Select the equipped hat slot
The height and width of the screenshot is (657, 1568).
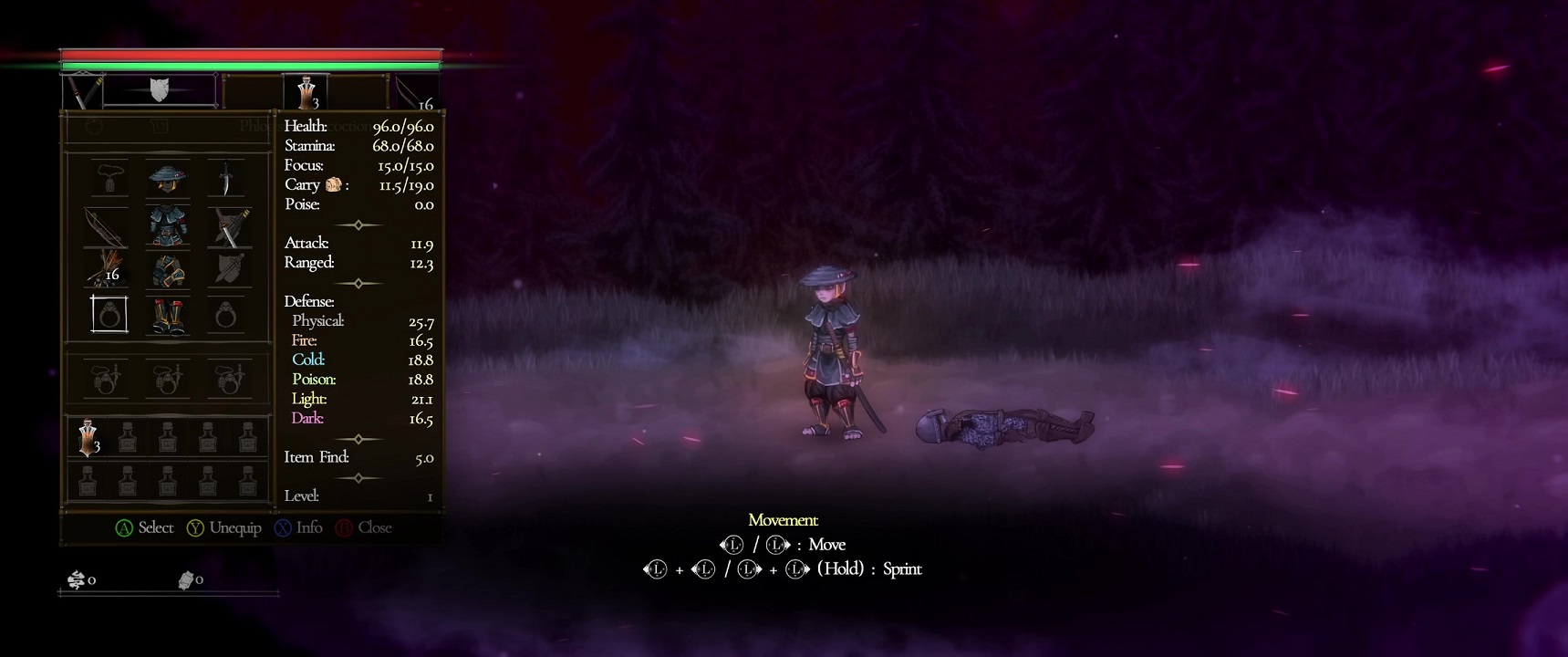pos(168,178)
